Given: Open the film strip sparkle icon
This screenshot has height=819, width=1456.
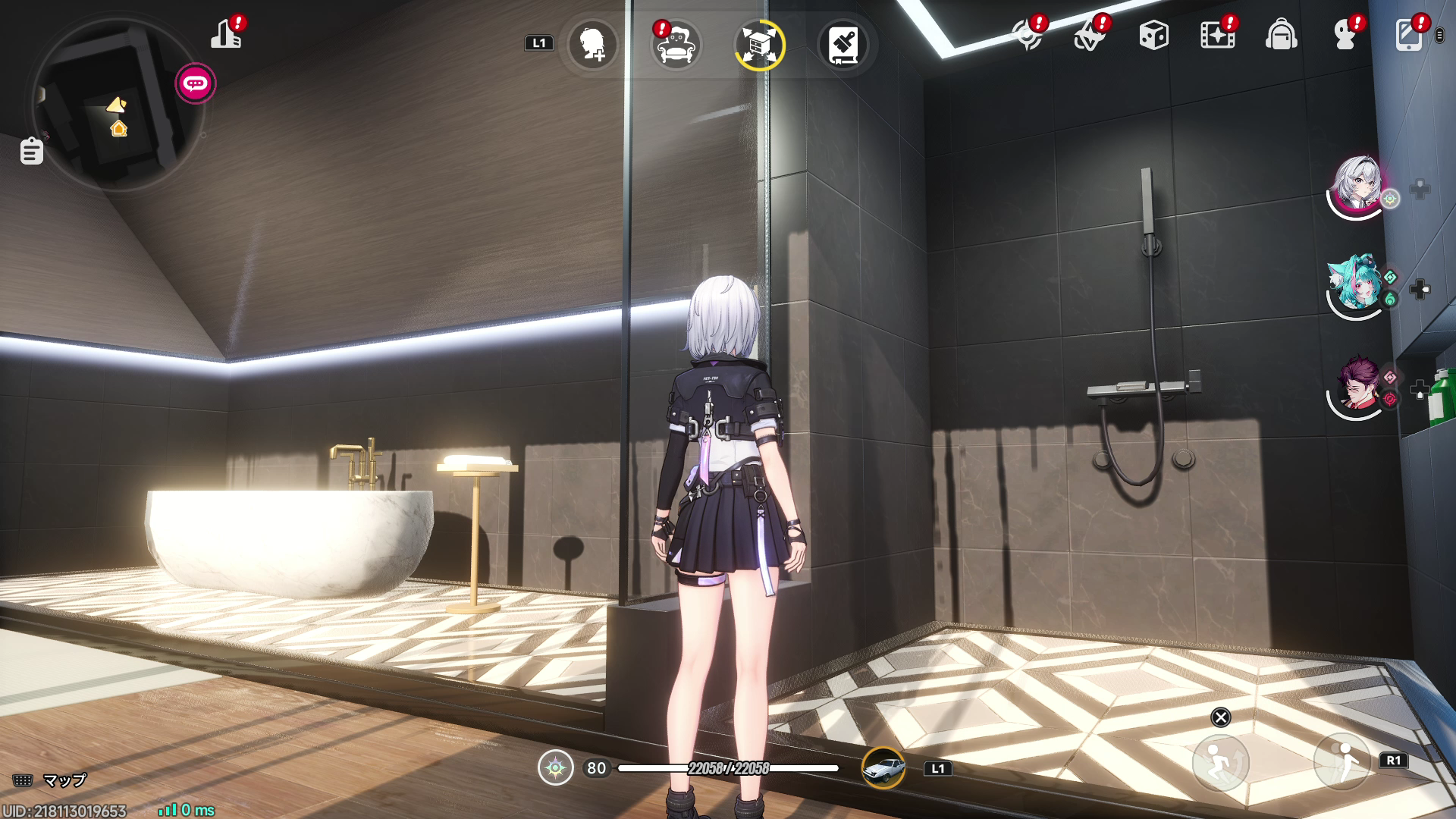Looking at the screenshot, I should click(x=1217, y=36).
